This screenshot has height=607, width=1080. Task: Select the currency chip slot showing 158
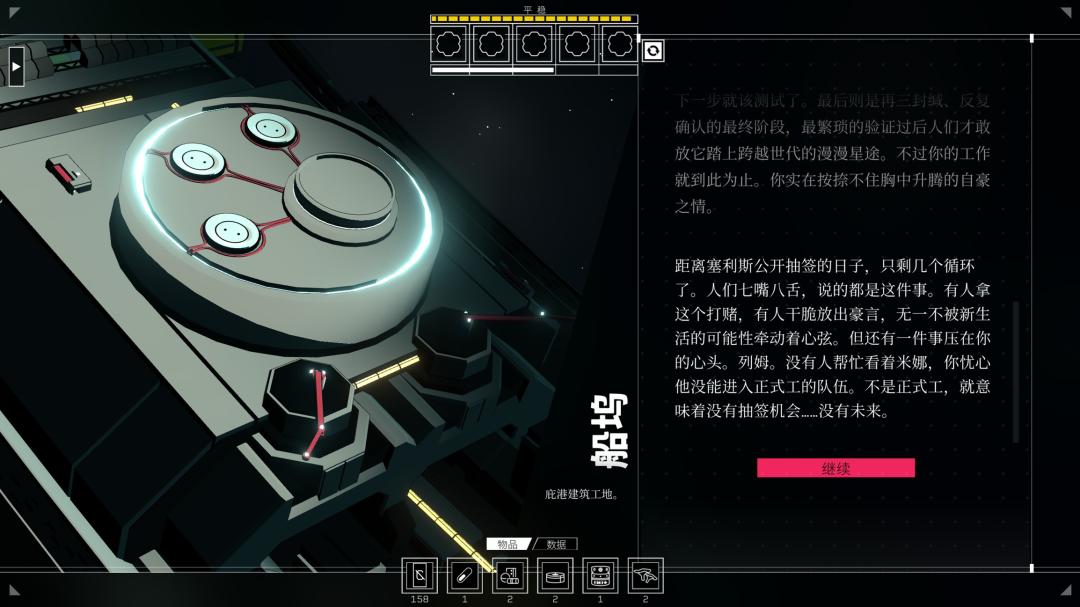point(419,575)
